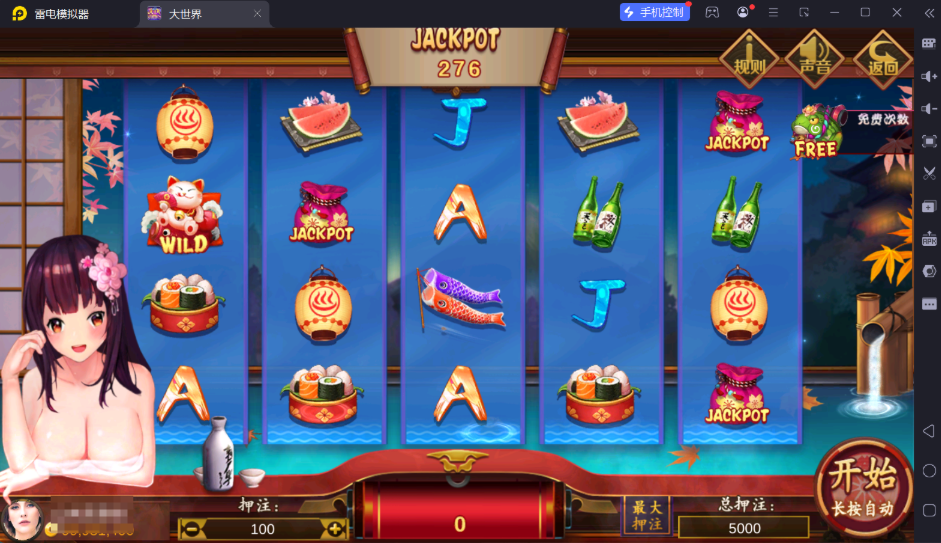The image size is (941, 543).
Task: Close the 大世界 tab
Action: click(x=257, y=14)
